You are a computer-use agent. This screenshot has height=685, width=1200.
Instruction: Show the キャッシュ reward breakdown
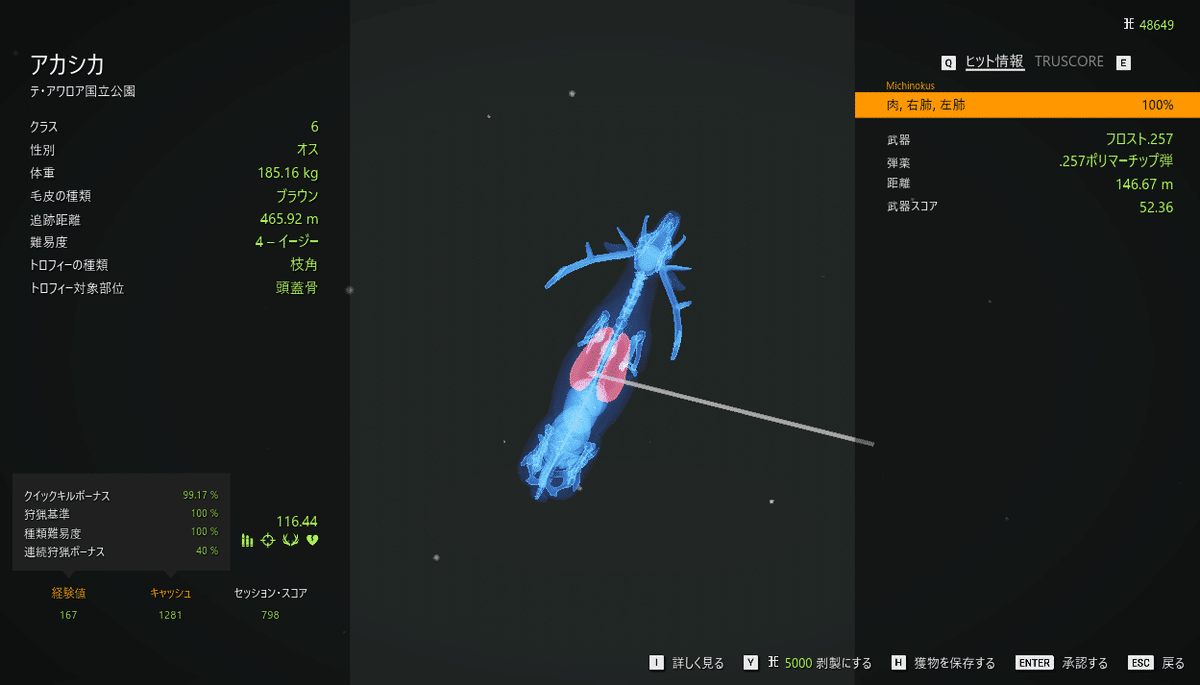click(170, 593)
